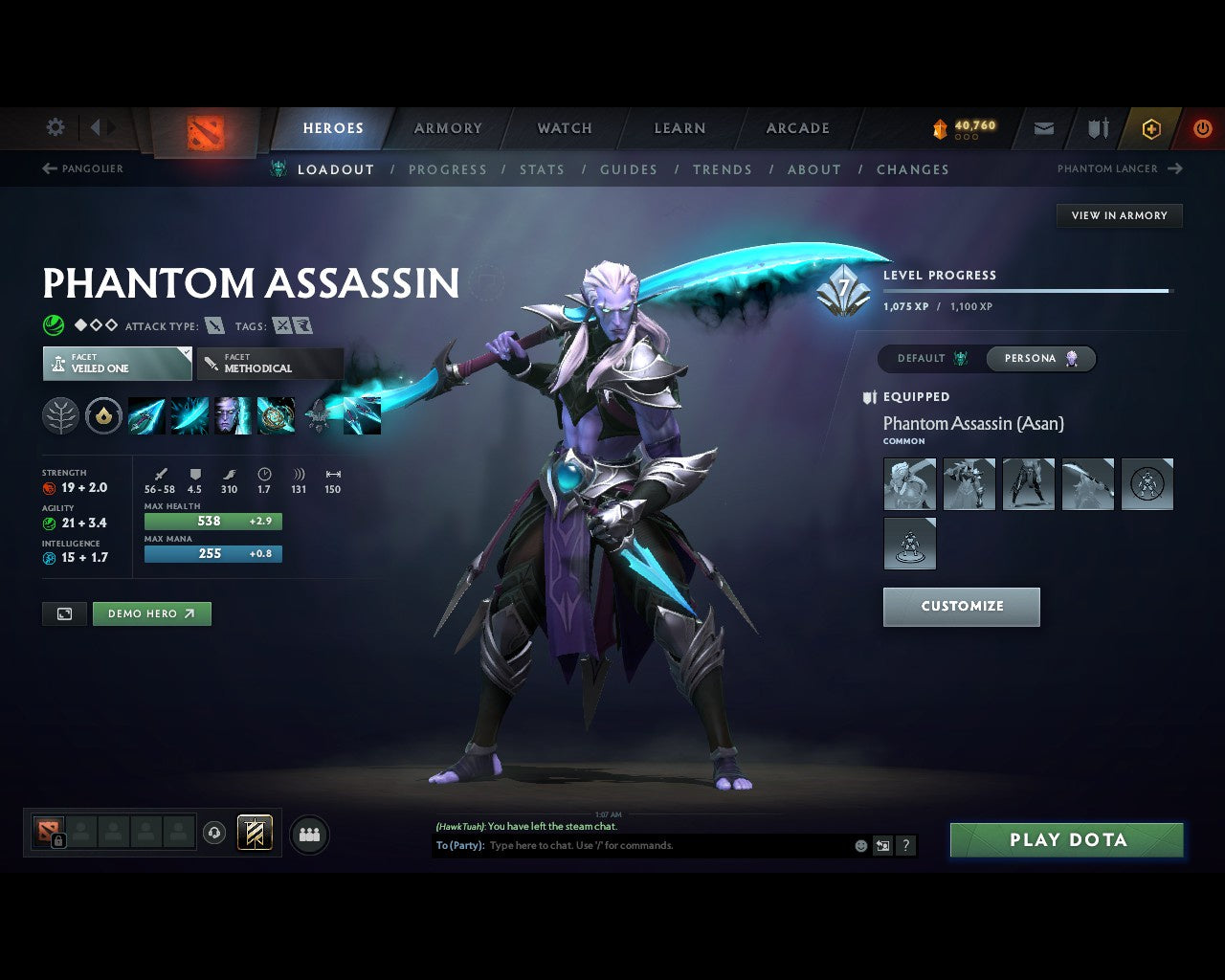Click the Play Dota button

(x=1066, y=840)
